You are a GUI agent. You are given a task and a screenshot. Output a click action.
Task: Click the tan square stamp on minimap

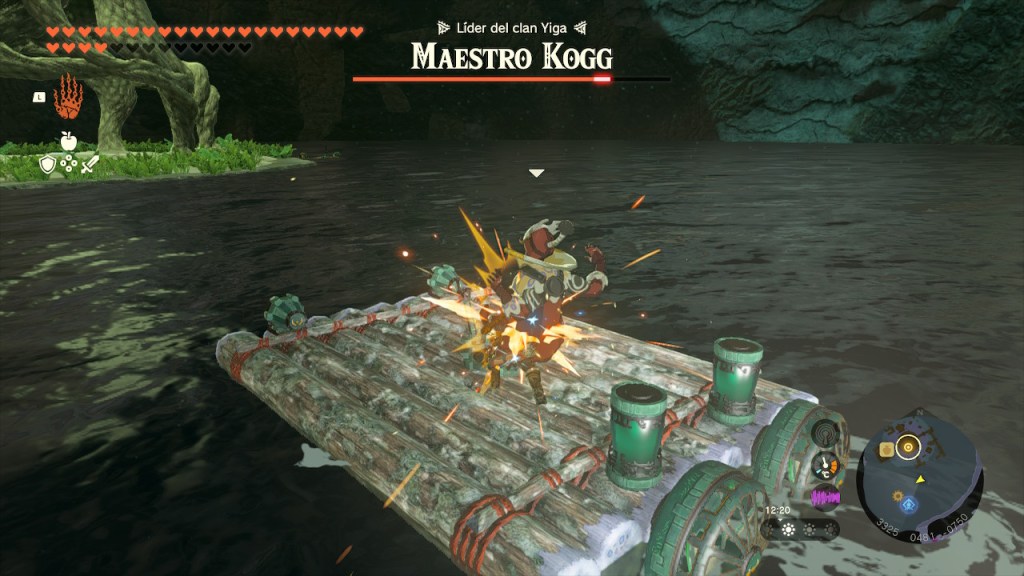click(x=886, y=451)
